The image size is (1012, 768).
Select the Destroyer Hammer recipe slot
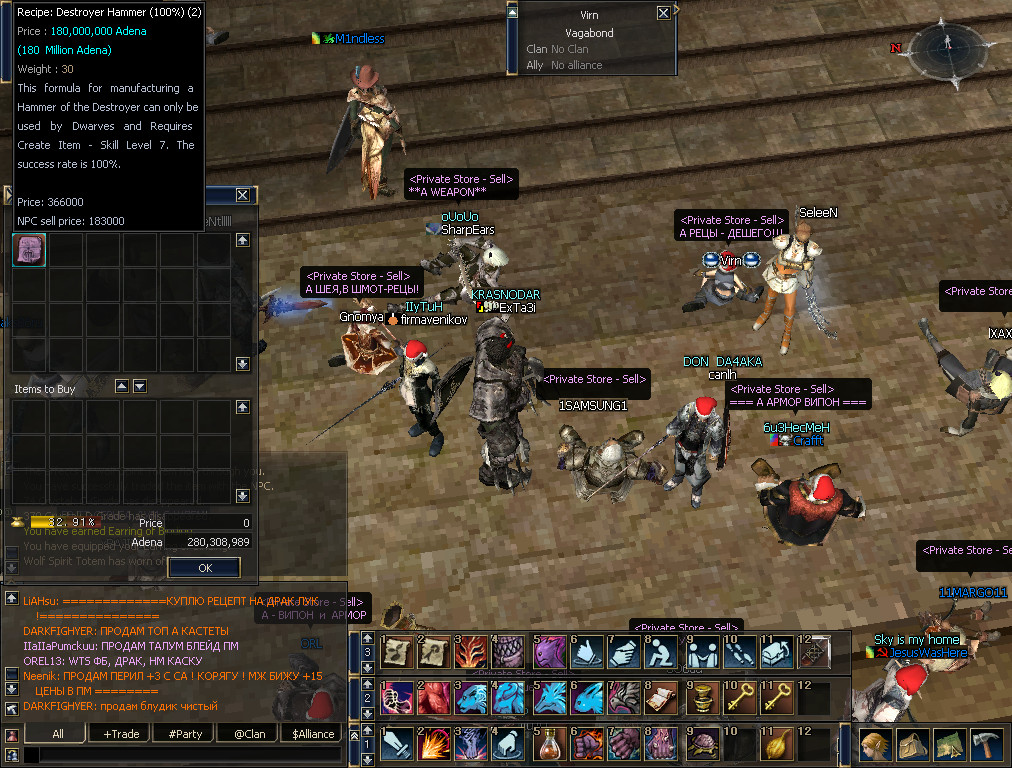coord(29,251)
